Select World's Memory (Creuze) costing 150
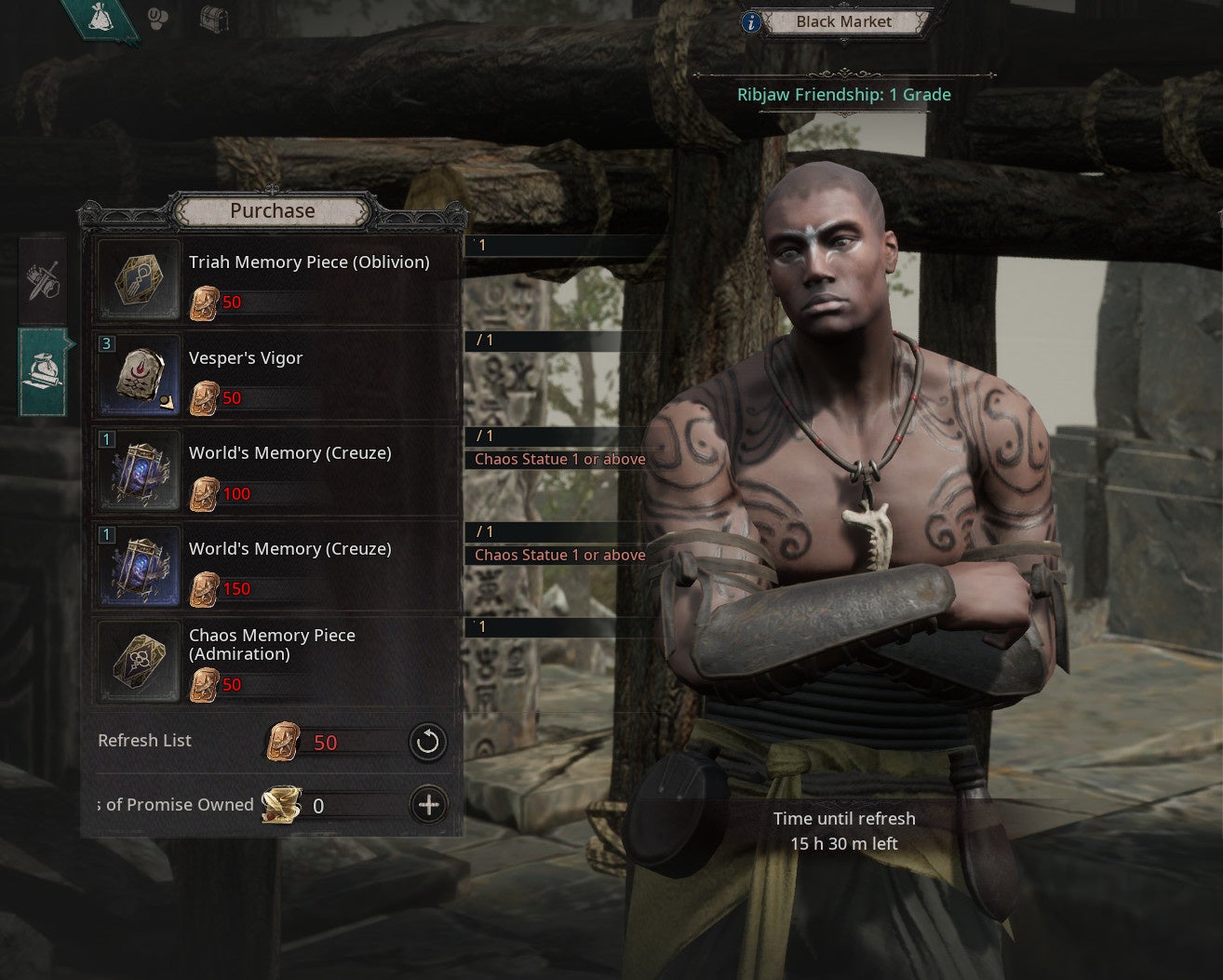 [276, 565]
